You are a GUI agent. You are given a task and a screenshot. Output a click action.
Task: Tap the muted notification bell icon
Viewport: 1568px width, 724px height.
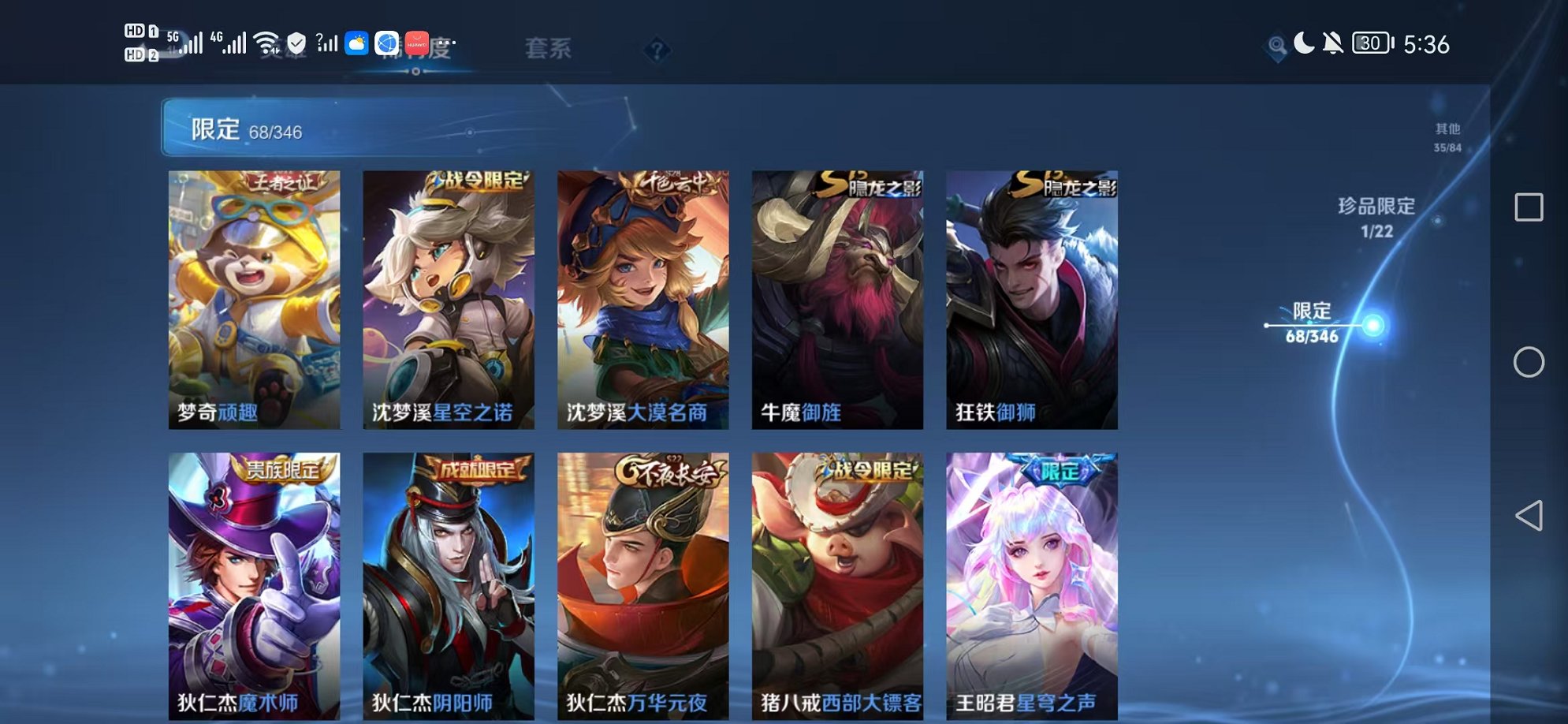tap(1332, 43)
